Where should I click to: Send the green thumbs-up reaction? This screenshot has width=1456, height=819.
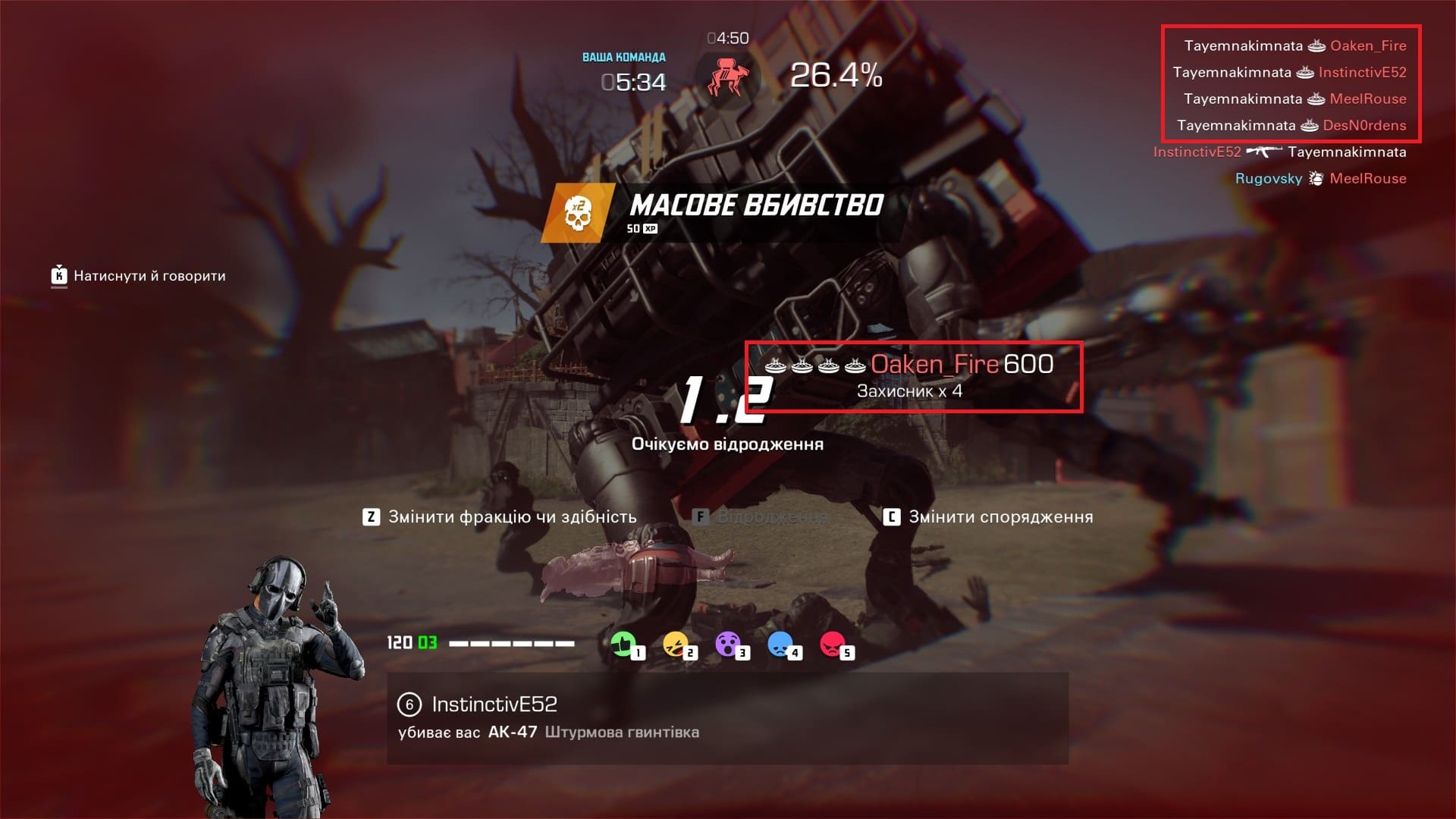click(x=623, y=645)
